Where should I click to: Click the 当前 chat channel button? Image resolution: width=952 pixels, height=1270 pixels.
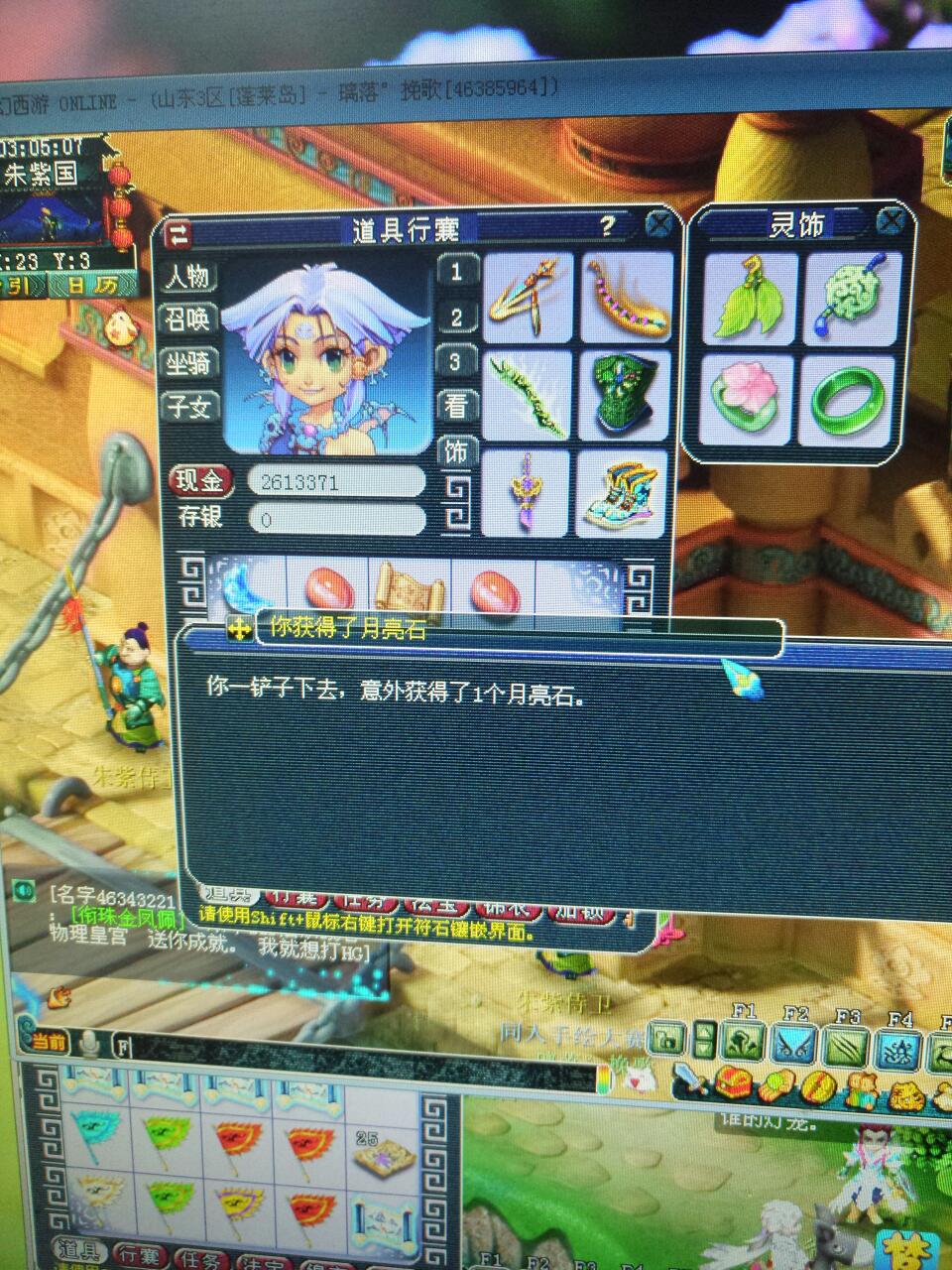50,1041
